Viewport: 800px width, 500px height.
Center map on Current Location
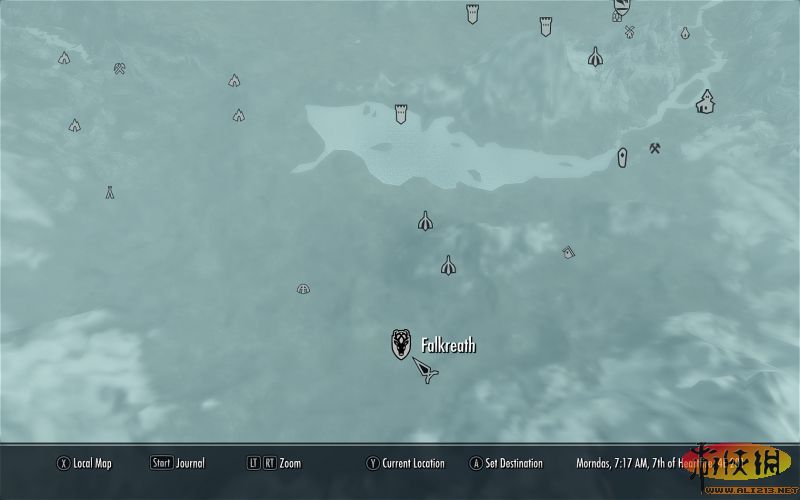click(405, 463)
